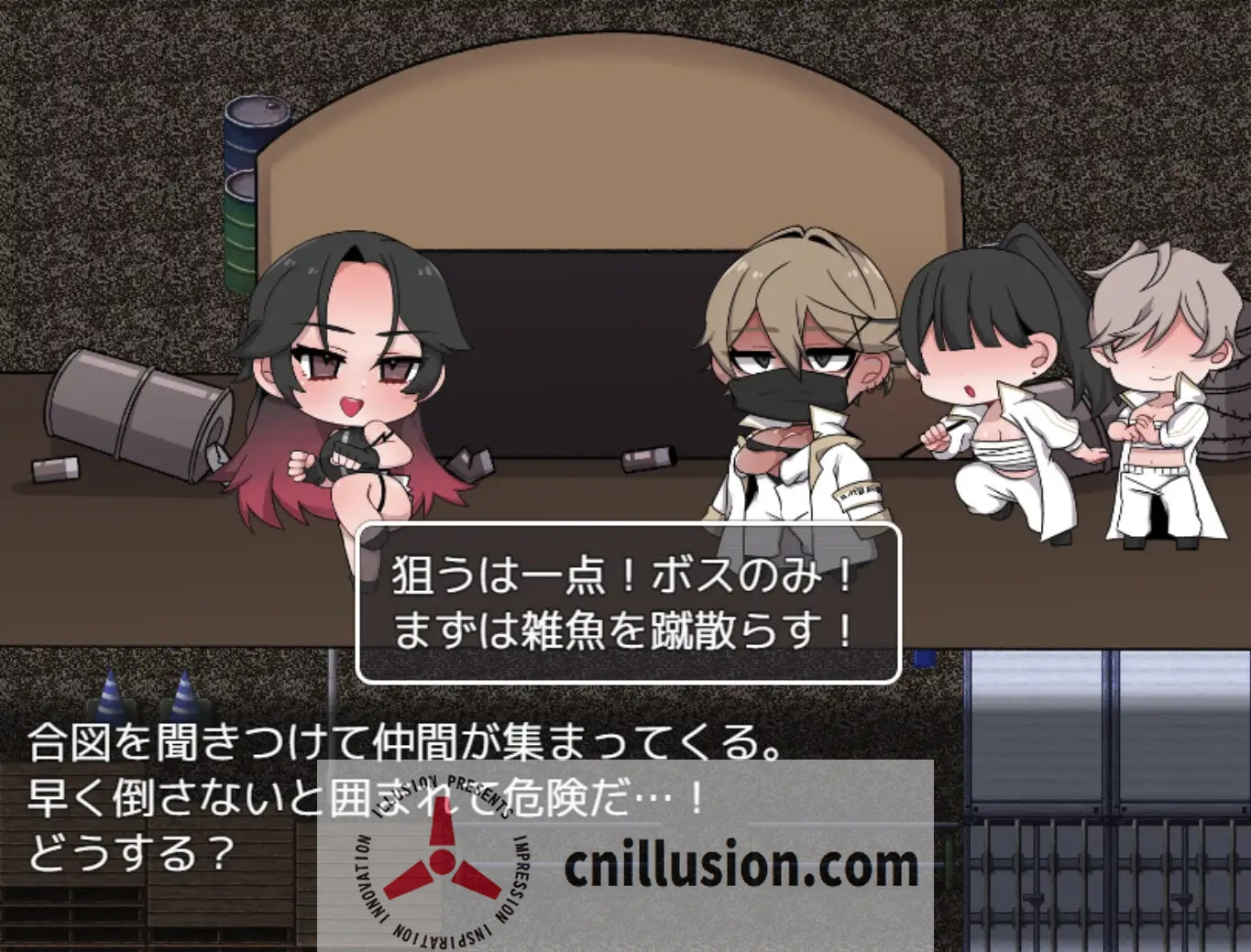Click the small can near the fallen barrel
The height and width of the screenshot is (952, 1251).
click(57, 469)
